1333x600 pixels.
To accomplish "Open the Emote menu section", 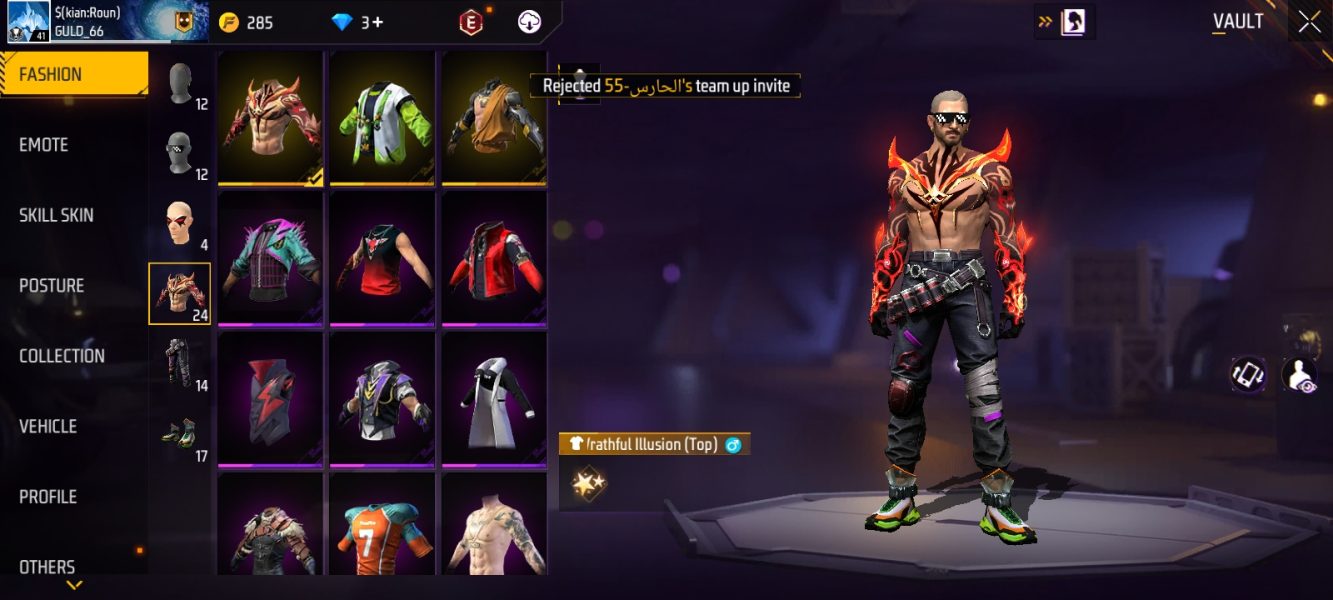I will click(44, 145).
